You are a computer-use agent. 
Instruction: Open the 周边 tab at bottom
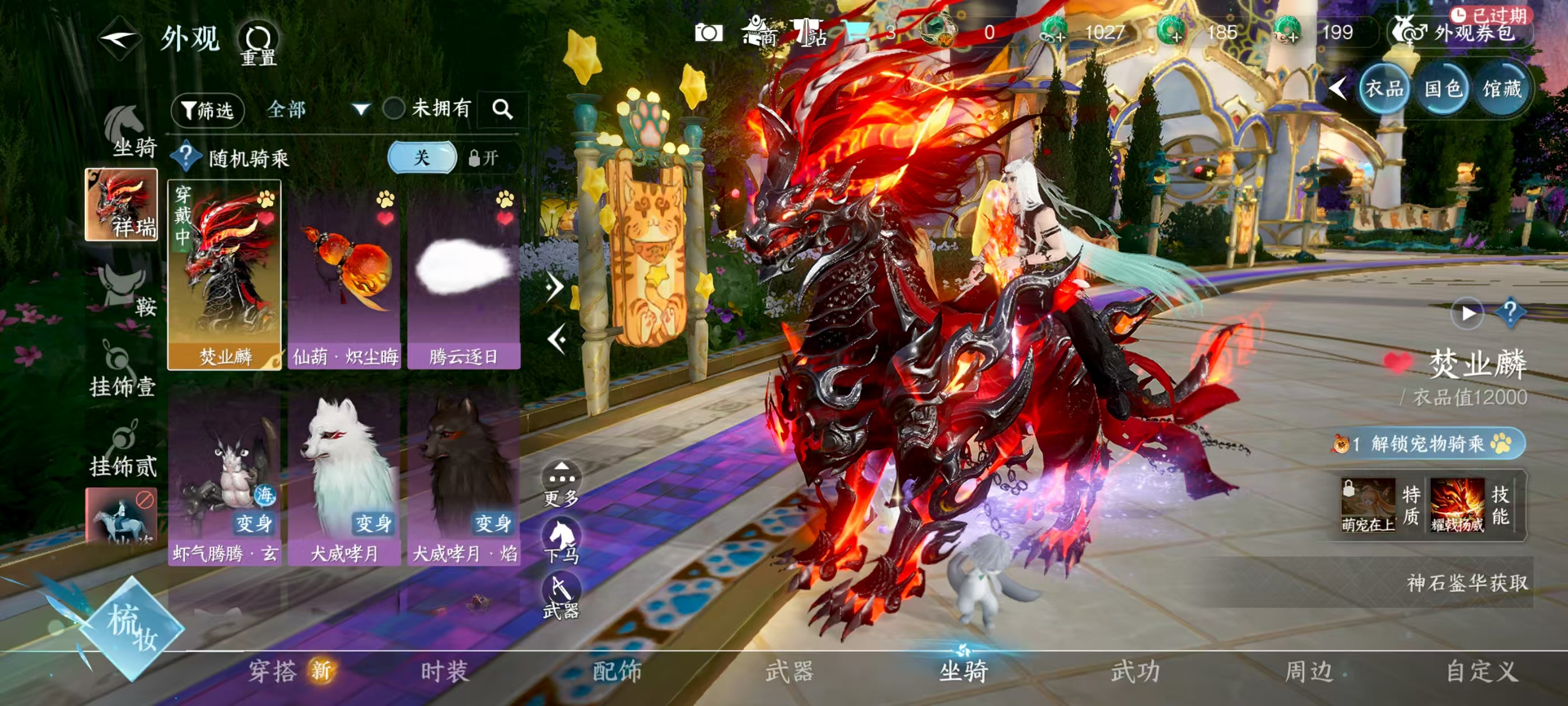[1309, 670]
